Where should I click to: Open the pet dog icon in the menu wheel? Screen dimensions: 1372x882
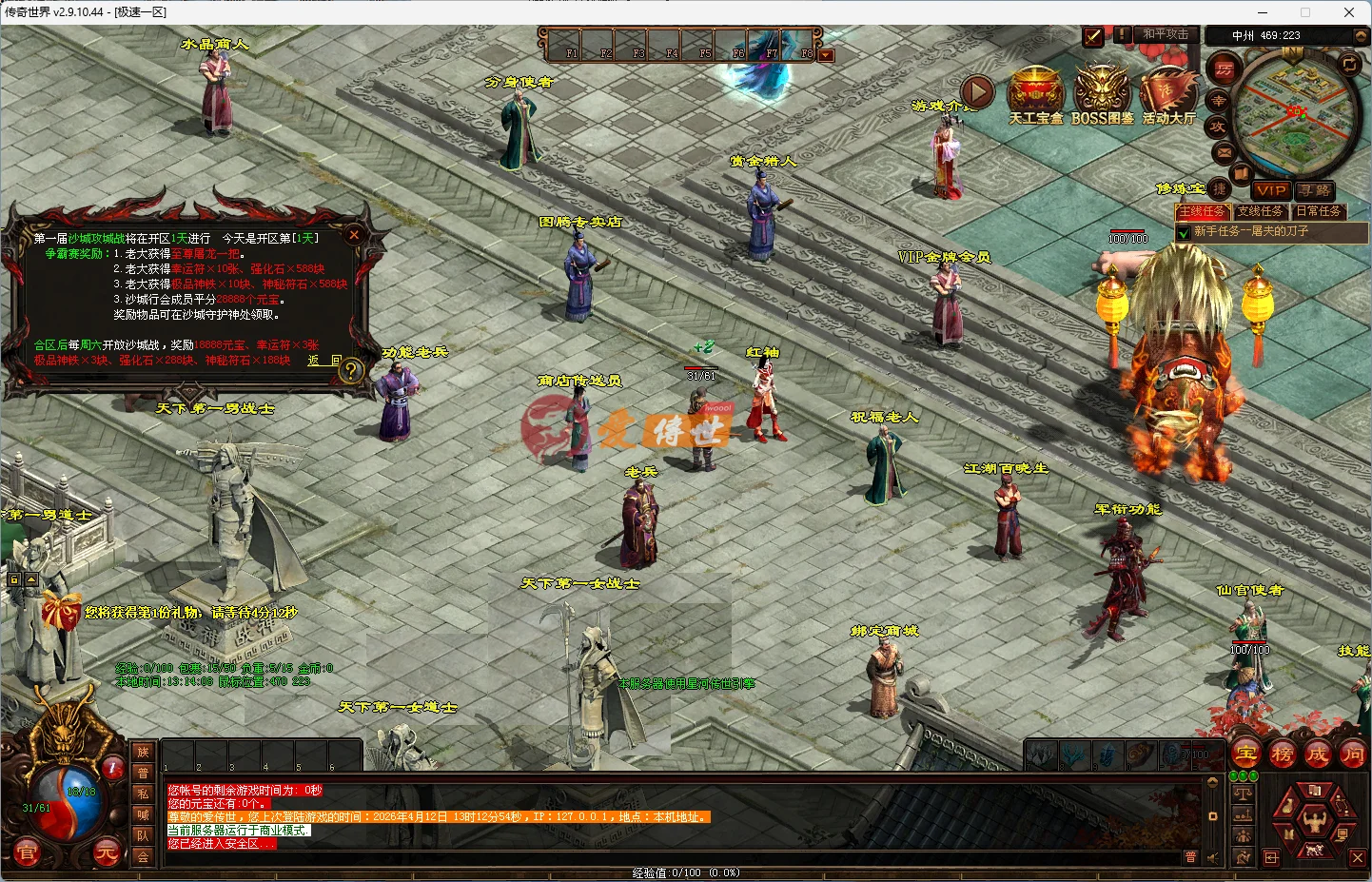tap(1315, 851)
